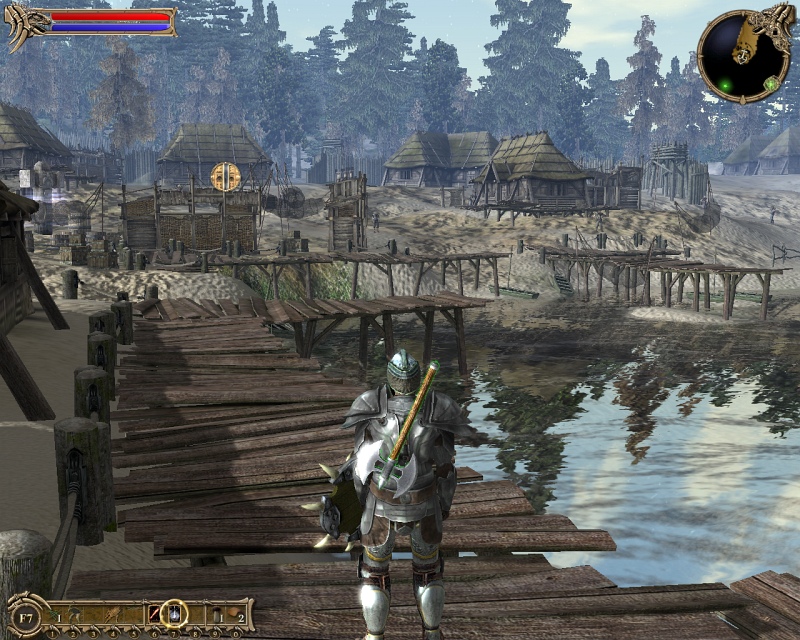
Task: Click the green gem on the minimap rim
Action: tap(771, 82)
